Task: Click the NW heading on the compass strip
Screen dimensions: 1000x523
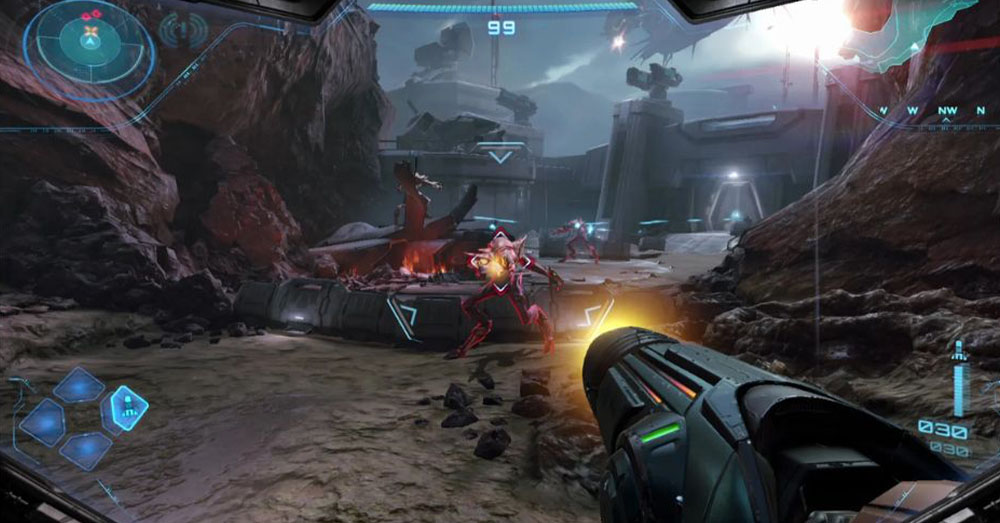Action: 946,110
